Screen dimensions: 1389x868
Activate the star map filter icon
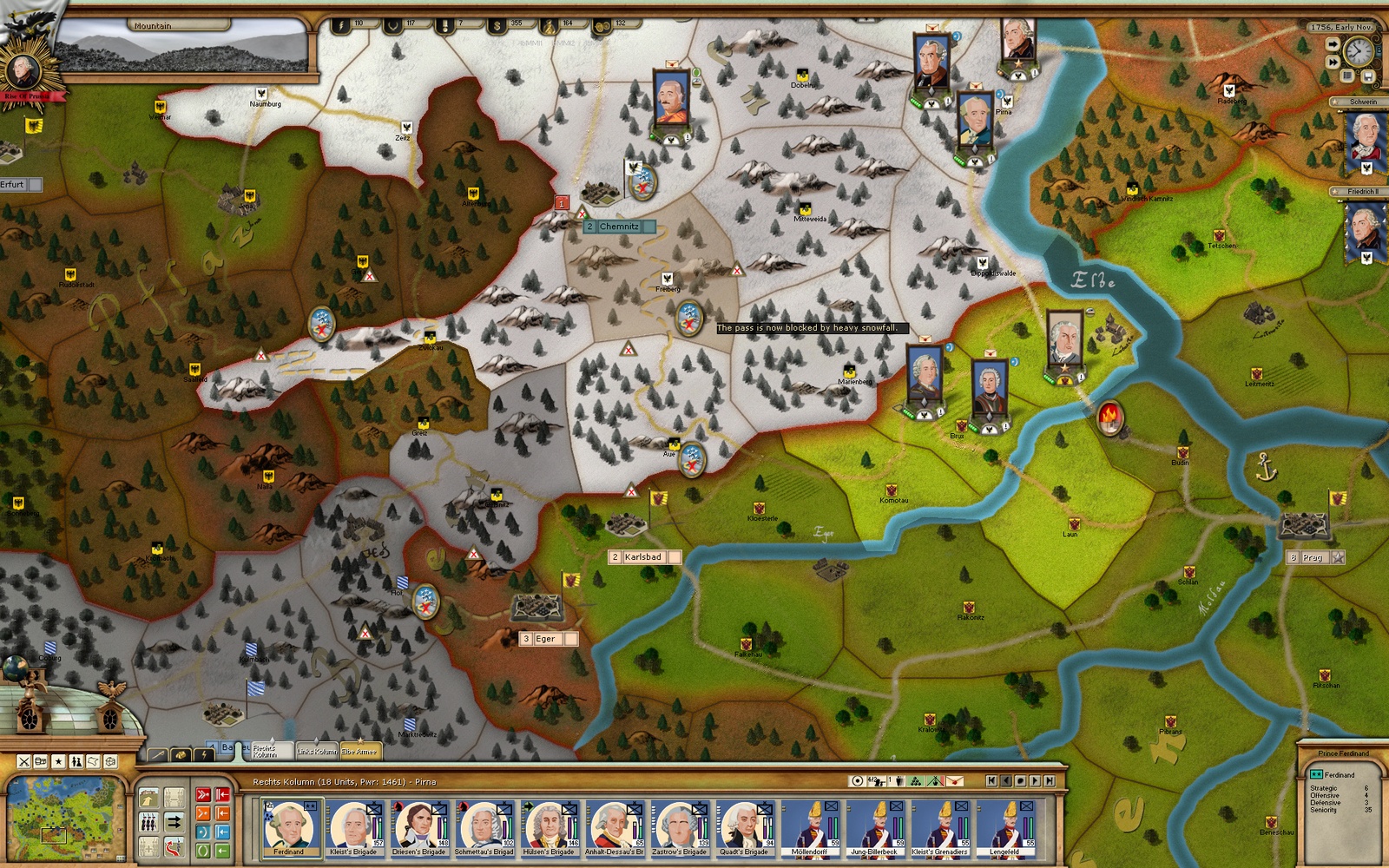pos(58,761)
